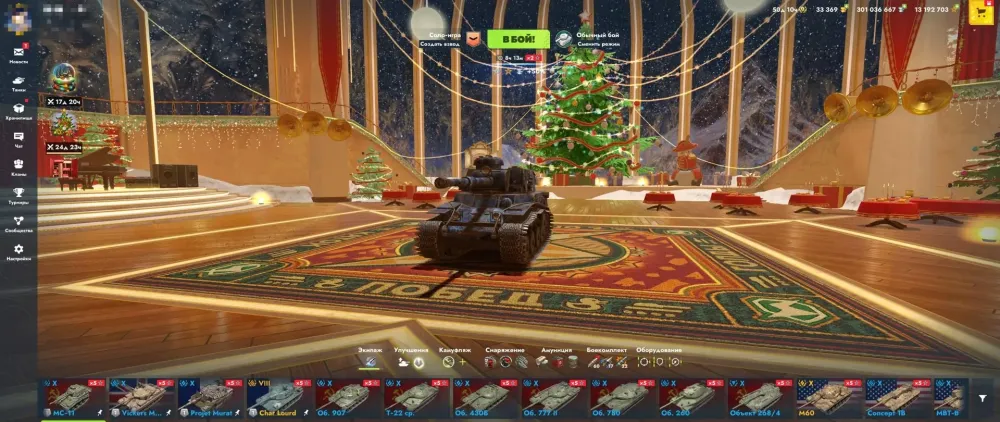
Task: Select the Char Lourd tank in carousel
Action: (x=279, y=396)
